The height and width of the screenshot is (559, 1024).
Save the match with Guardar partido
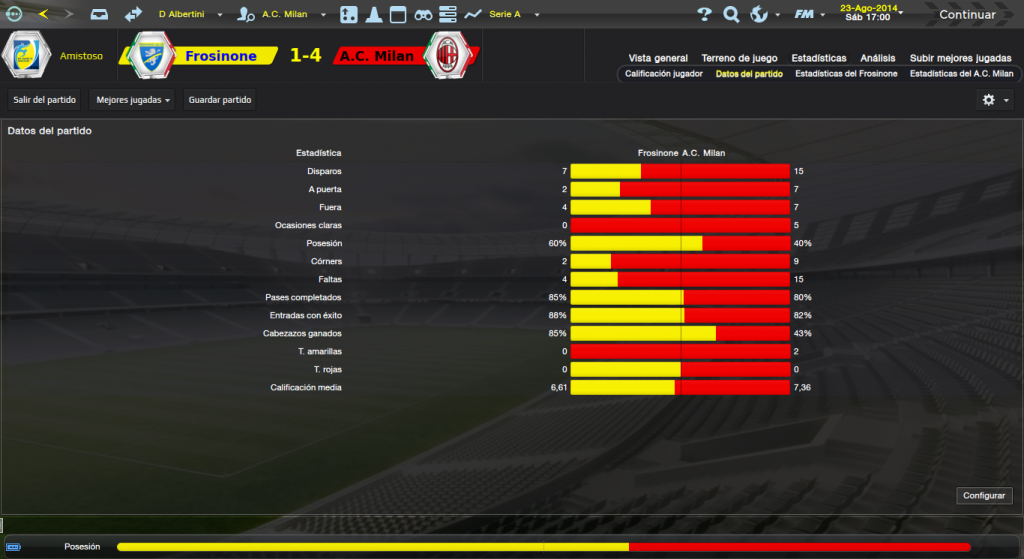(x=220, y=100)
